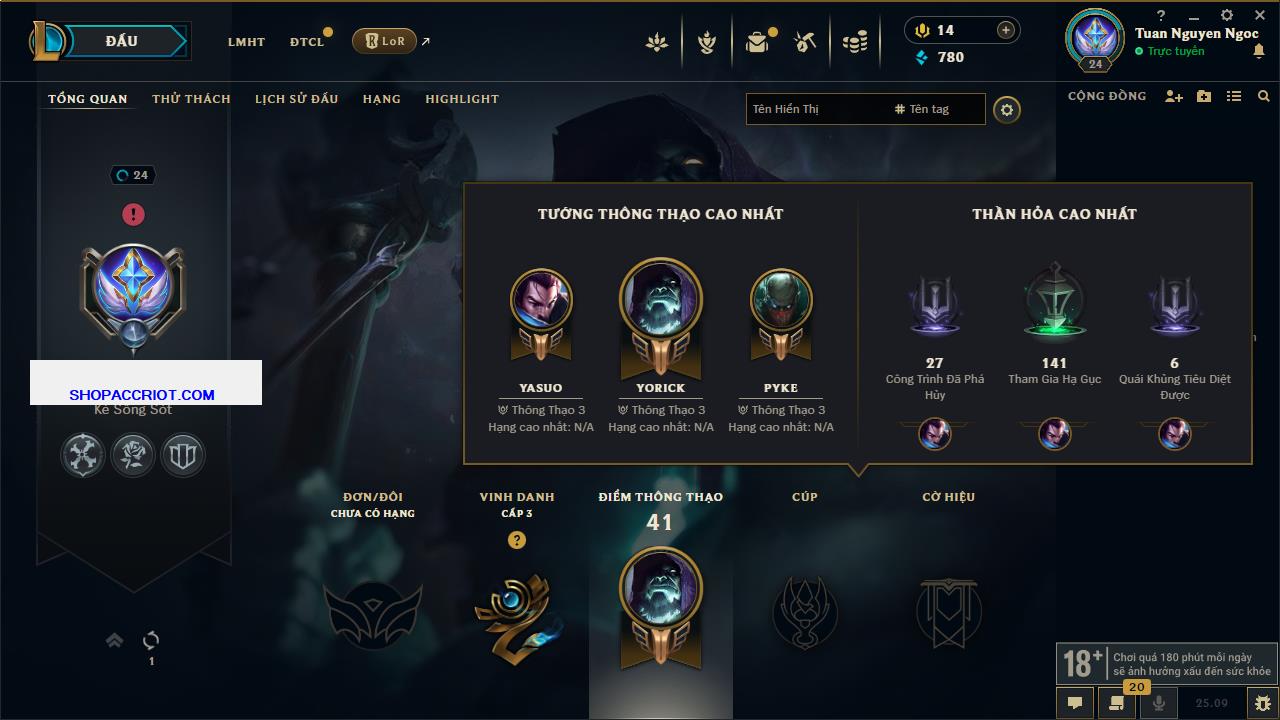Open the LỊCH SỬ ĐẤU tab
Screen dimensions: 1280x720
(x=296, y=99)
